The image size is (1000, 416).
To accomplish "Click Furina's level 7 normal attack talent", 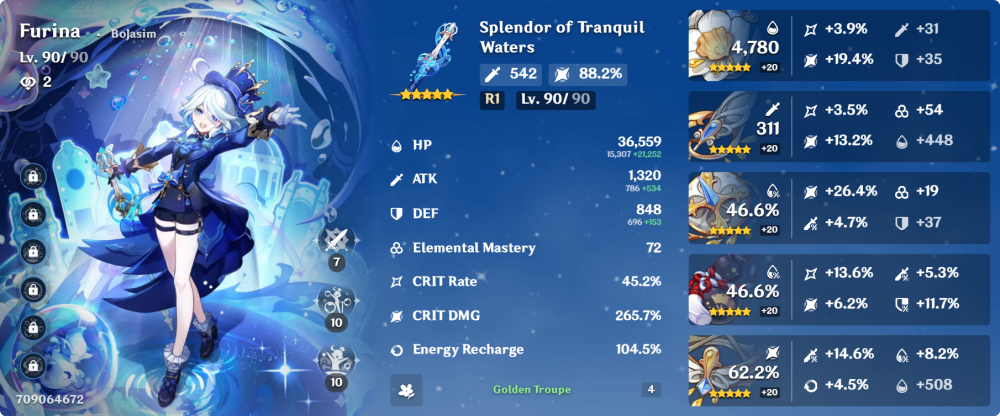I will click(x=337, y=243).
